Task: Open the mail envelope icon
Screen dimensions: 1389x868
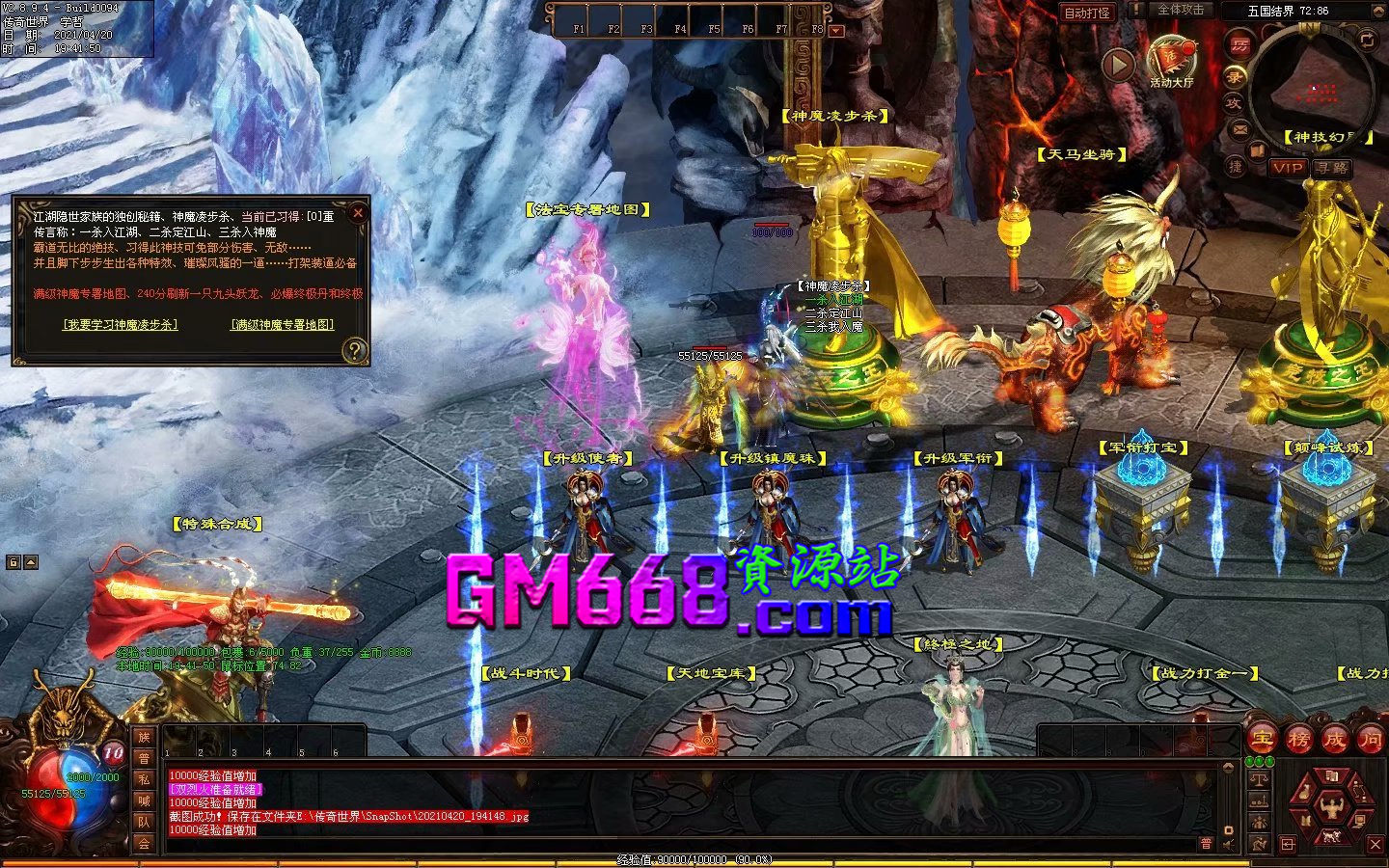Action: tap(1241, 128)
